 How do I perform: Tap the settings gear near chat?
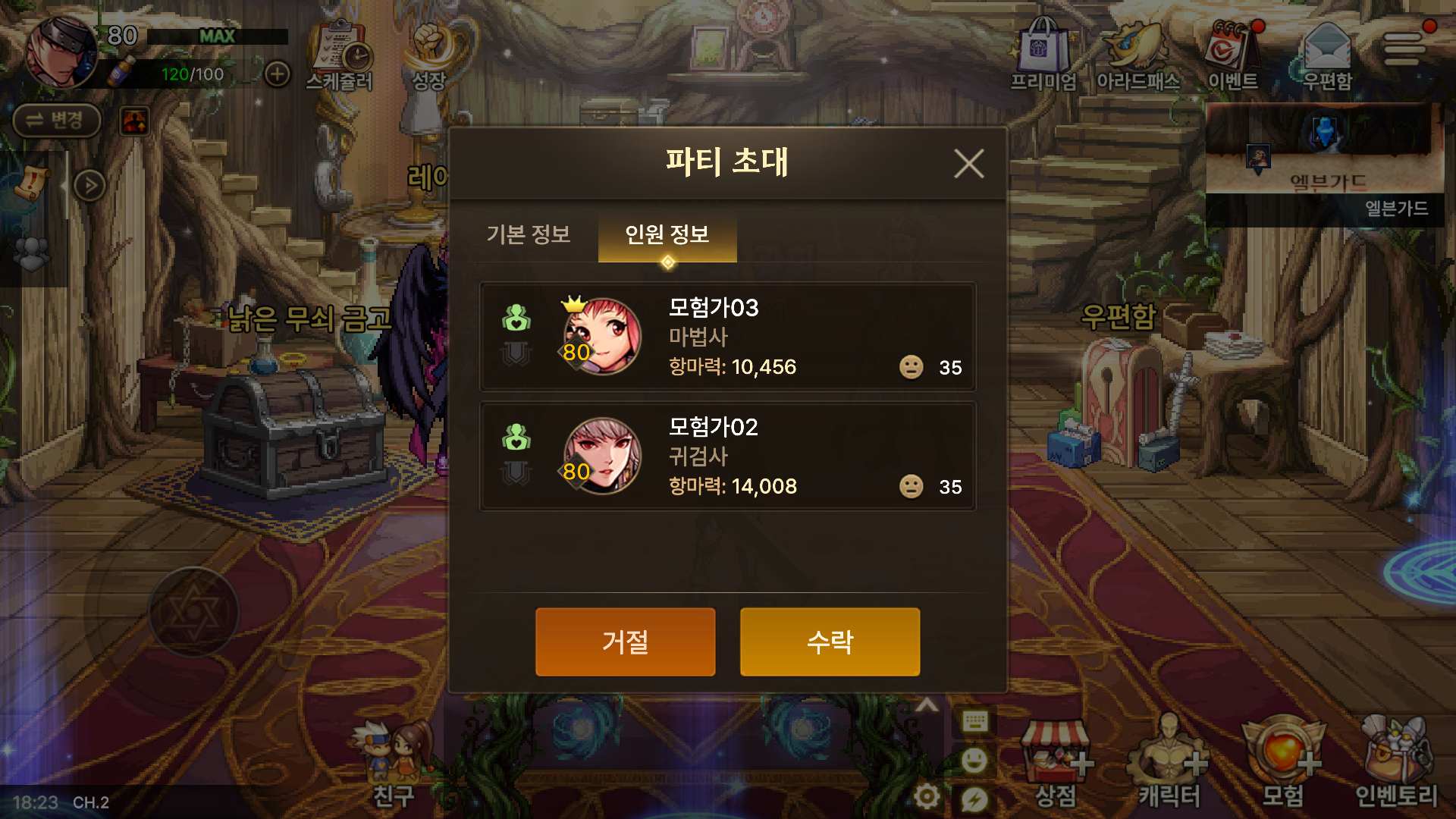click(928, 796)
